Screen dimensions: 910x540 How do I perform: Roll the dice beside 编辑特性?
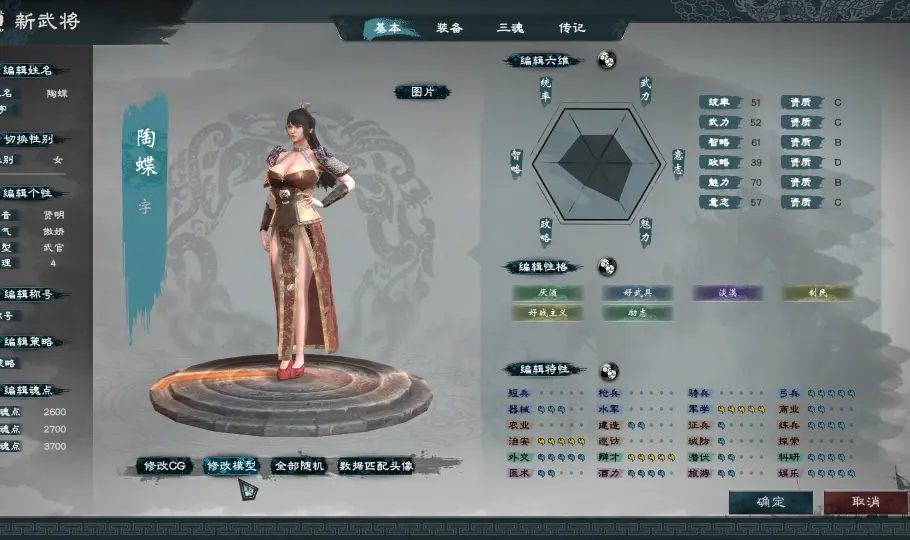click(608, 371)
